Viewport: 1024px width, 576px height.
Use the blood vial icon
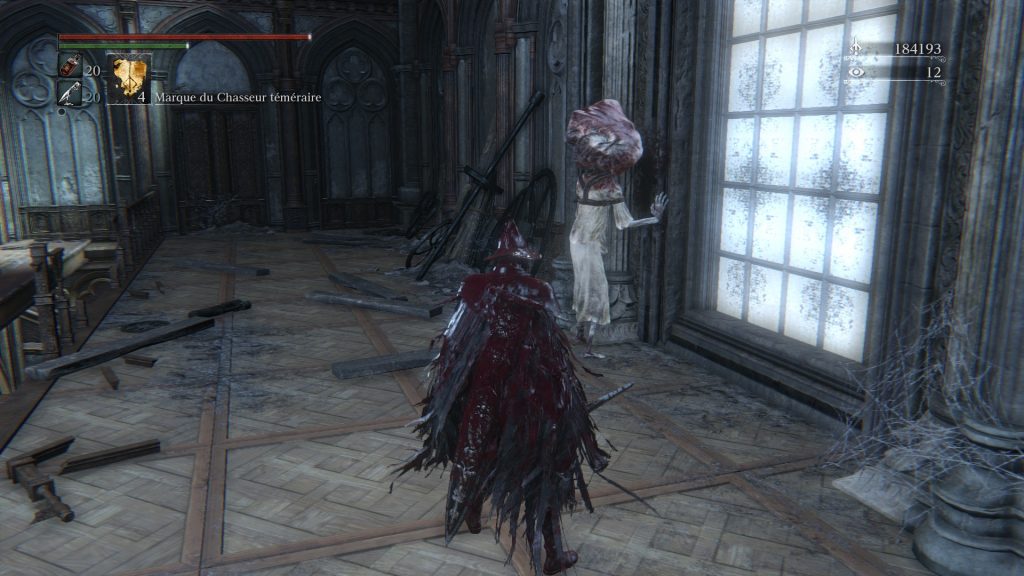[x=70, y=68]
